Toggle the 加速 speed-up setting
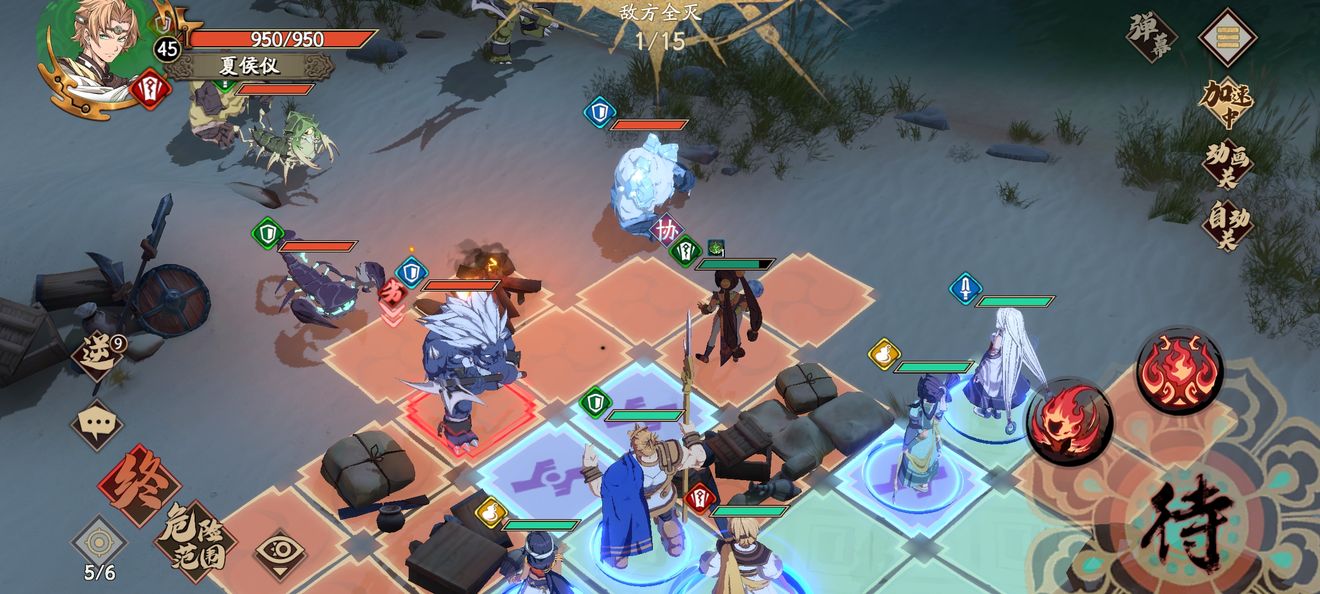The image size is (1320, 594). pyautogui.click(x=1226, y=102)
